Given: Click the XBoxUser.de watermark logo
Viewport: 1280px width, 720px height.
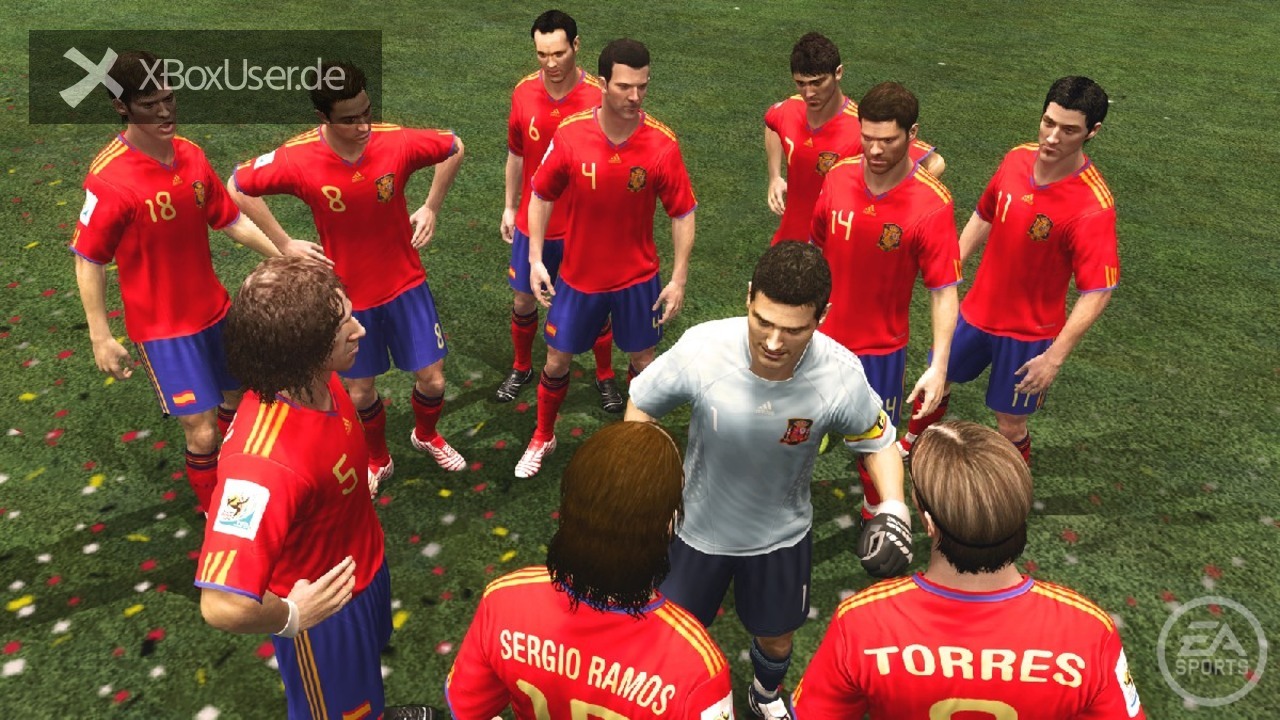Looking at the screenshot, I should [205, 76].
